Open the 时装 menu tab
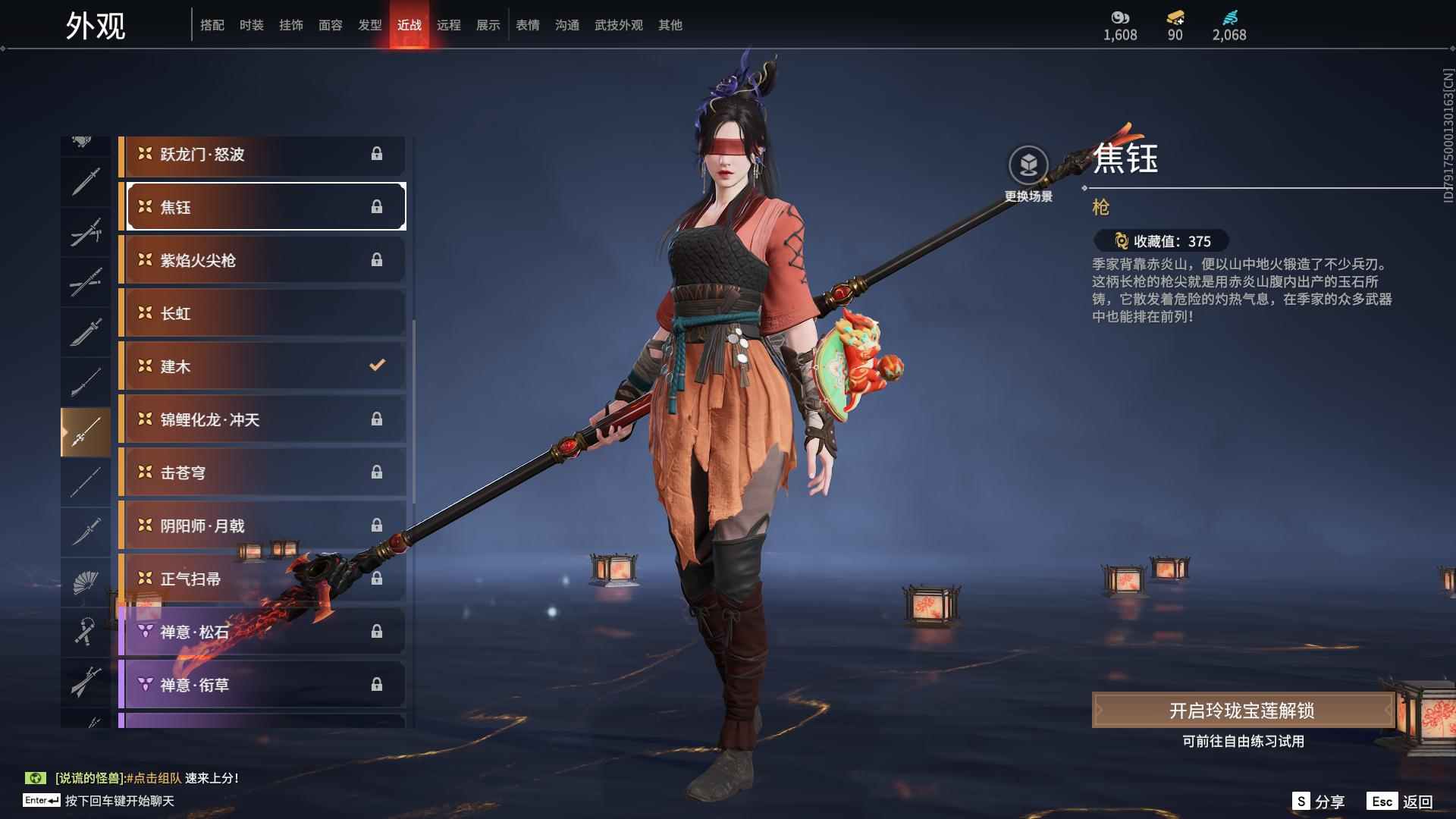 point(251,24)
